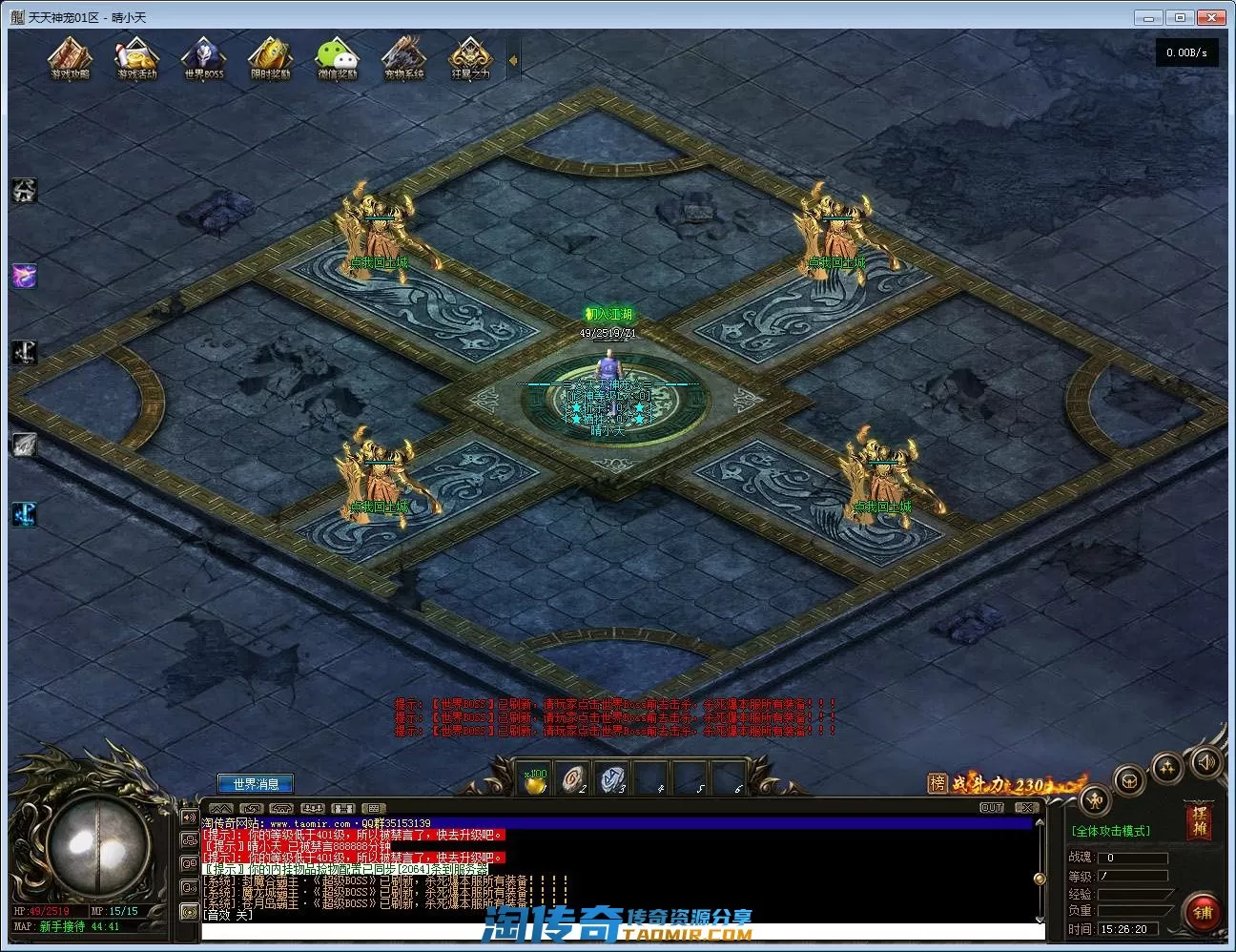Open the red 铺 shop button
This screenshot has width=1236, height=952.
1203,912
